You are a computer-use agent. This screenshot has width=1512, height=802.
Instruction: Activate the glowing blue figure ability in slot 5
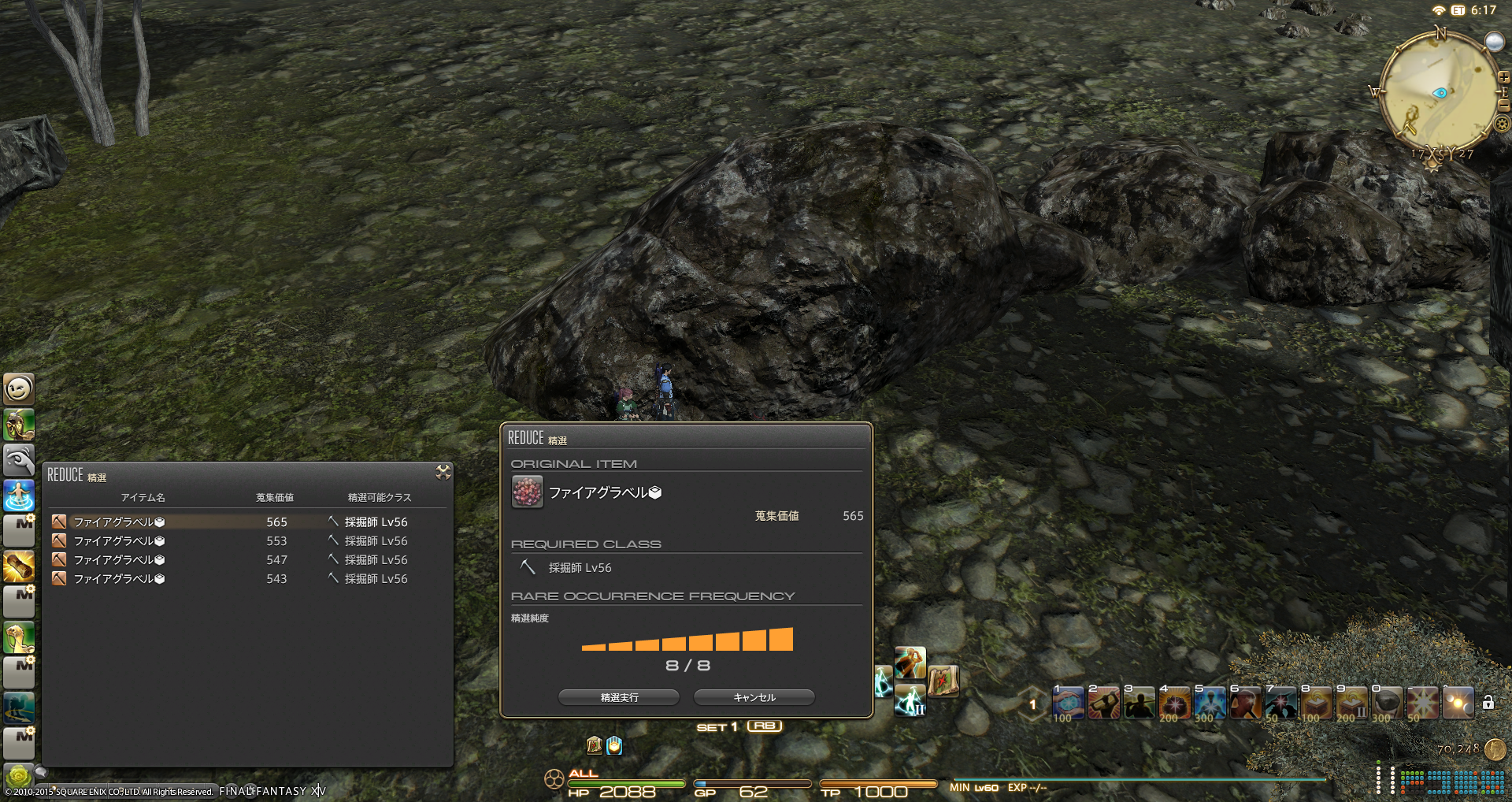(x=1210, y=703)
